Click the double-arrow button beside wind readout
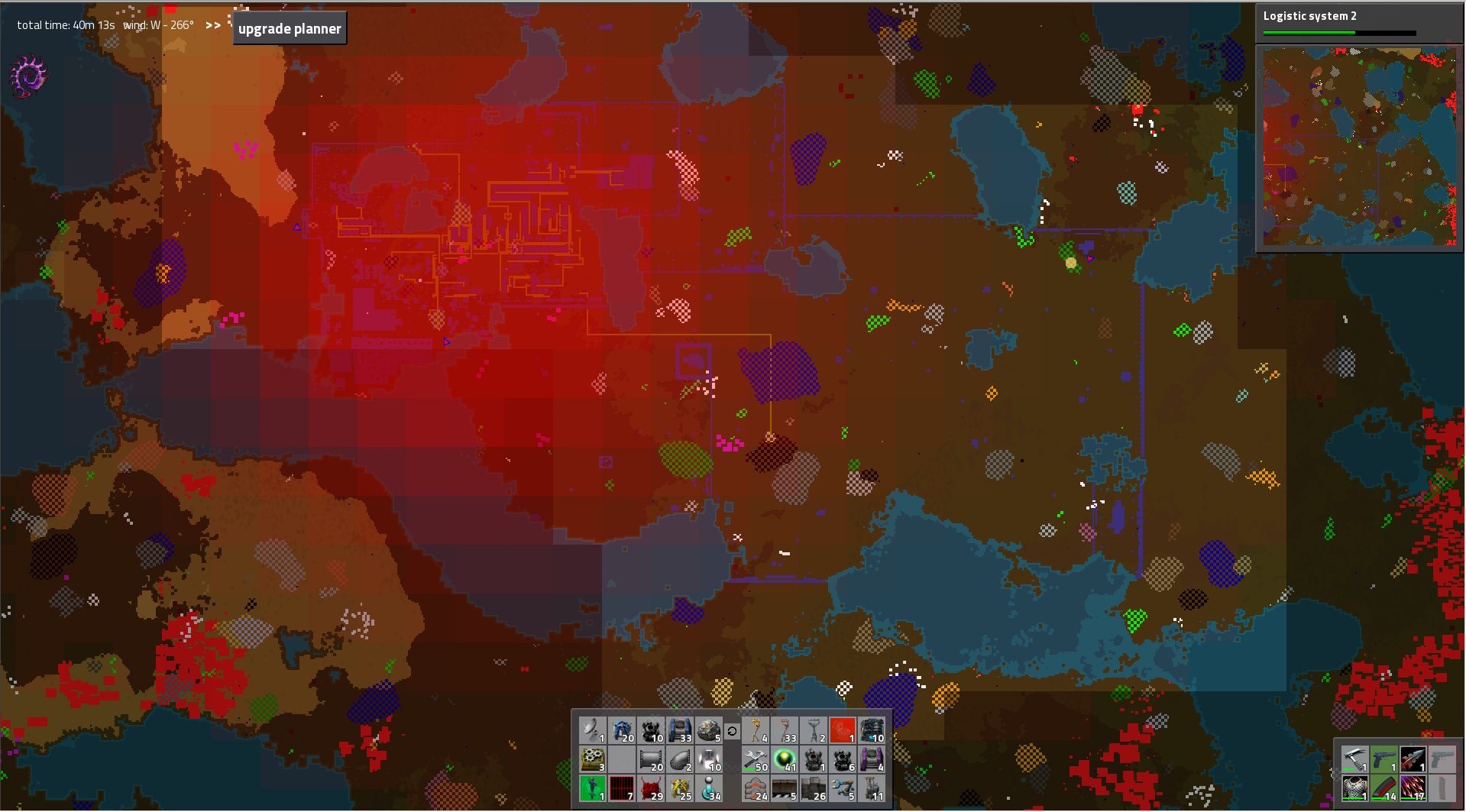Viewport: 1466px width, 812px height. coord(213,25)
